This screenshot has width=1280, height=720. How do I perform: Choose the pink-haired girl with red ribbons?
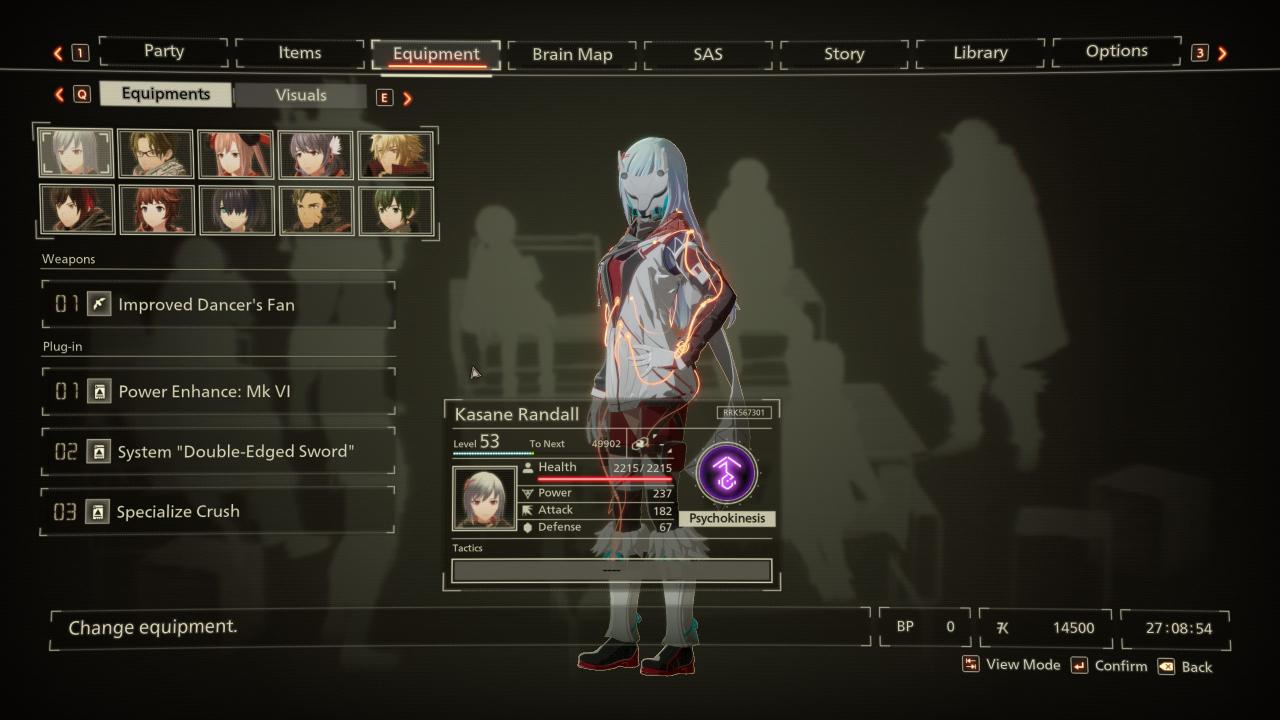pyautogui.click(x=235, y=154)
